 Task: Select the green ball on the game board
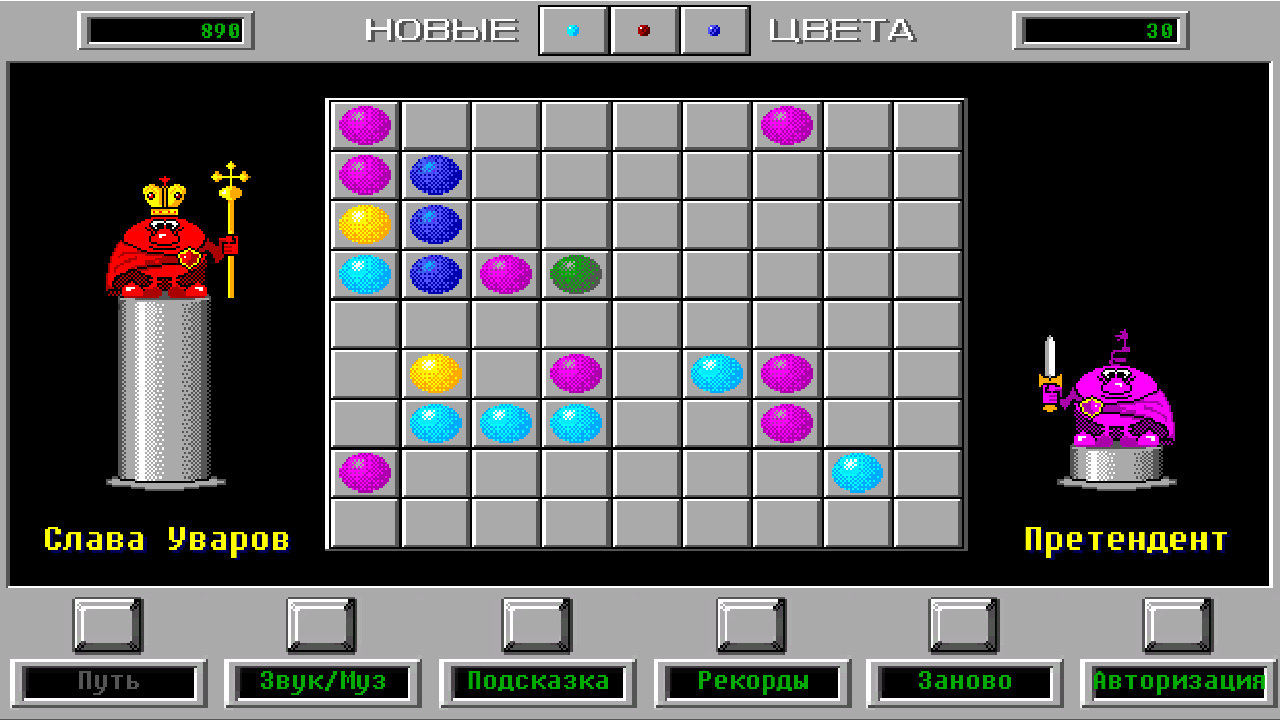573,273
